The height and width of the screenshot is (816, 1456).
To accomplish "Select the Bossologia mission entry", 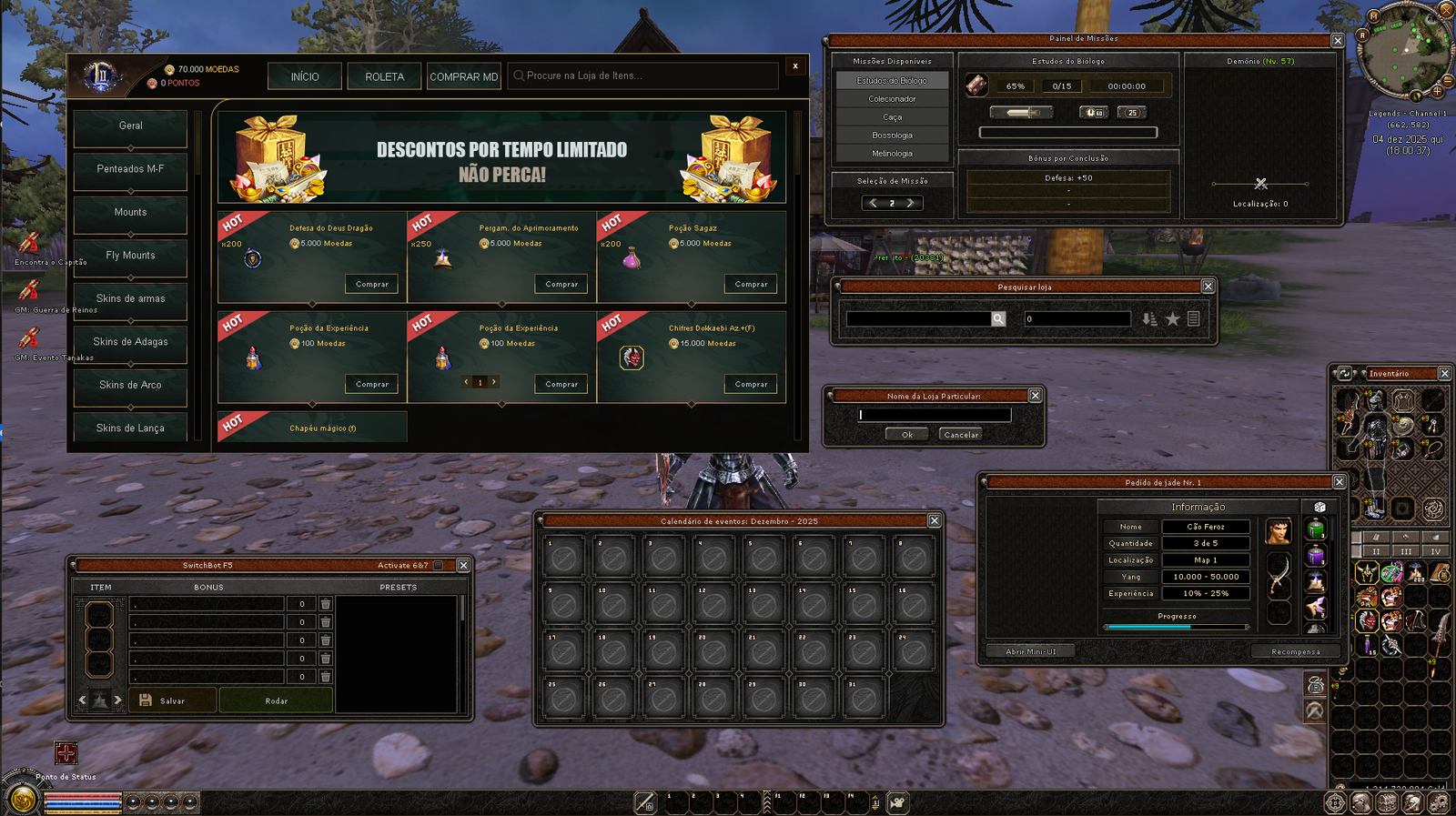I will 892,136.
